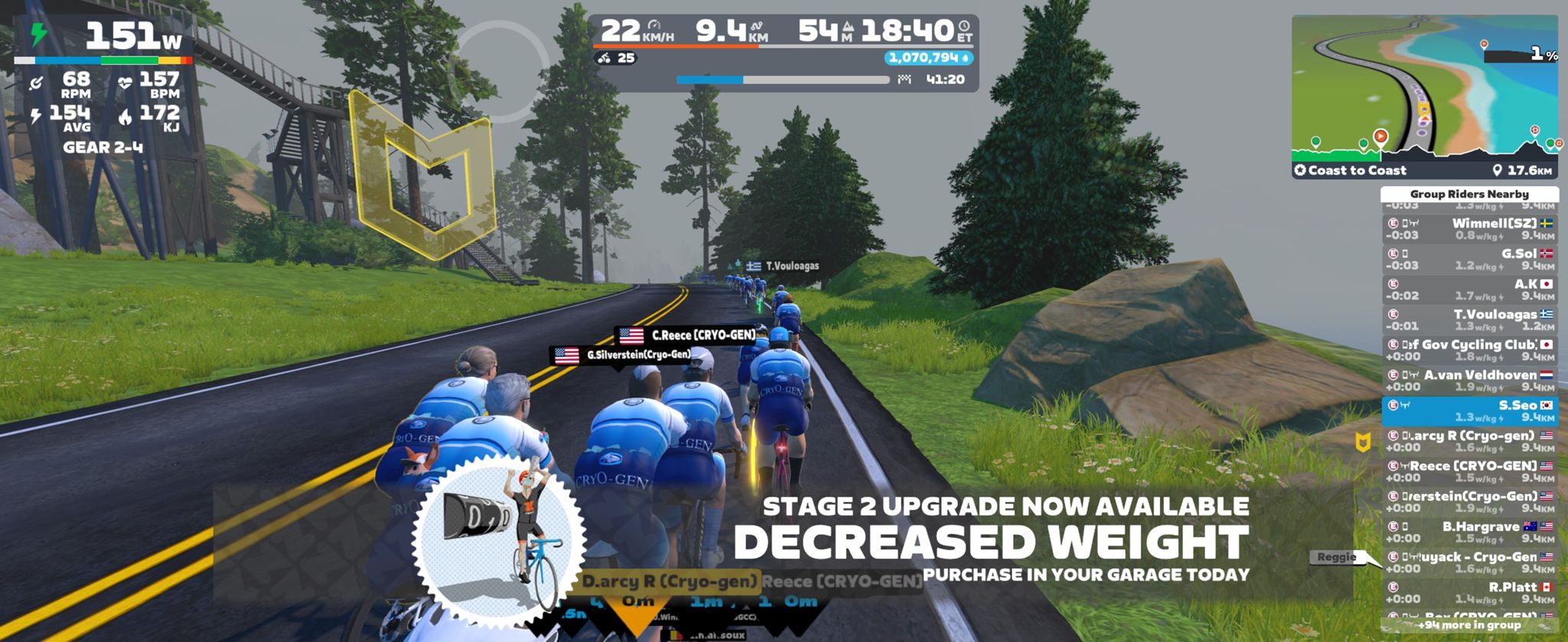Click the Group Riders Nearby header

tap(1469, 194)
